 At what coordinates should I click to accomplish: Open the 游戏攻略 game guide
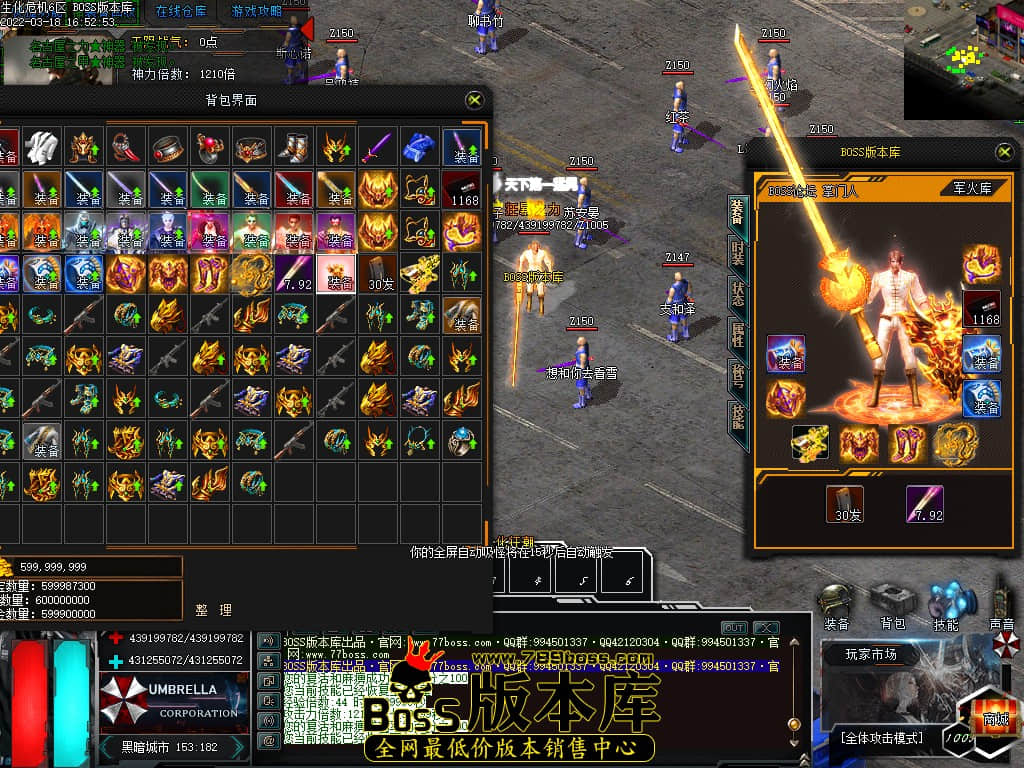pyautogui.click(x=257, y=12)
